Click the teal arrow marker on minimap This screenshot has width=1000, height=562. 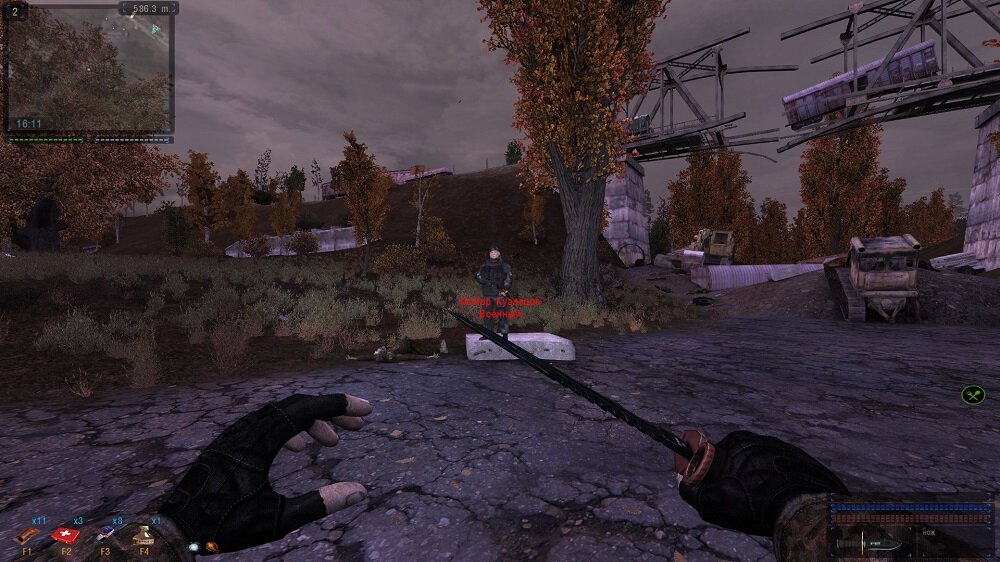(x=155, y=29)
